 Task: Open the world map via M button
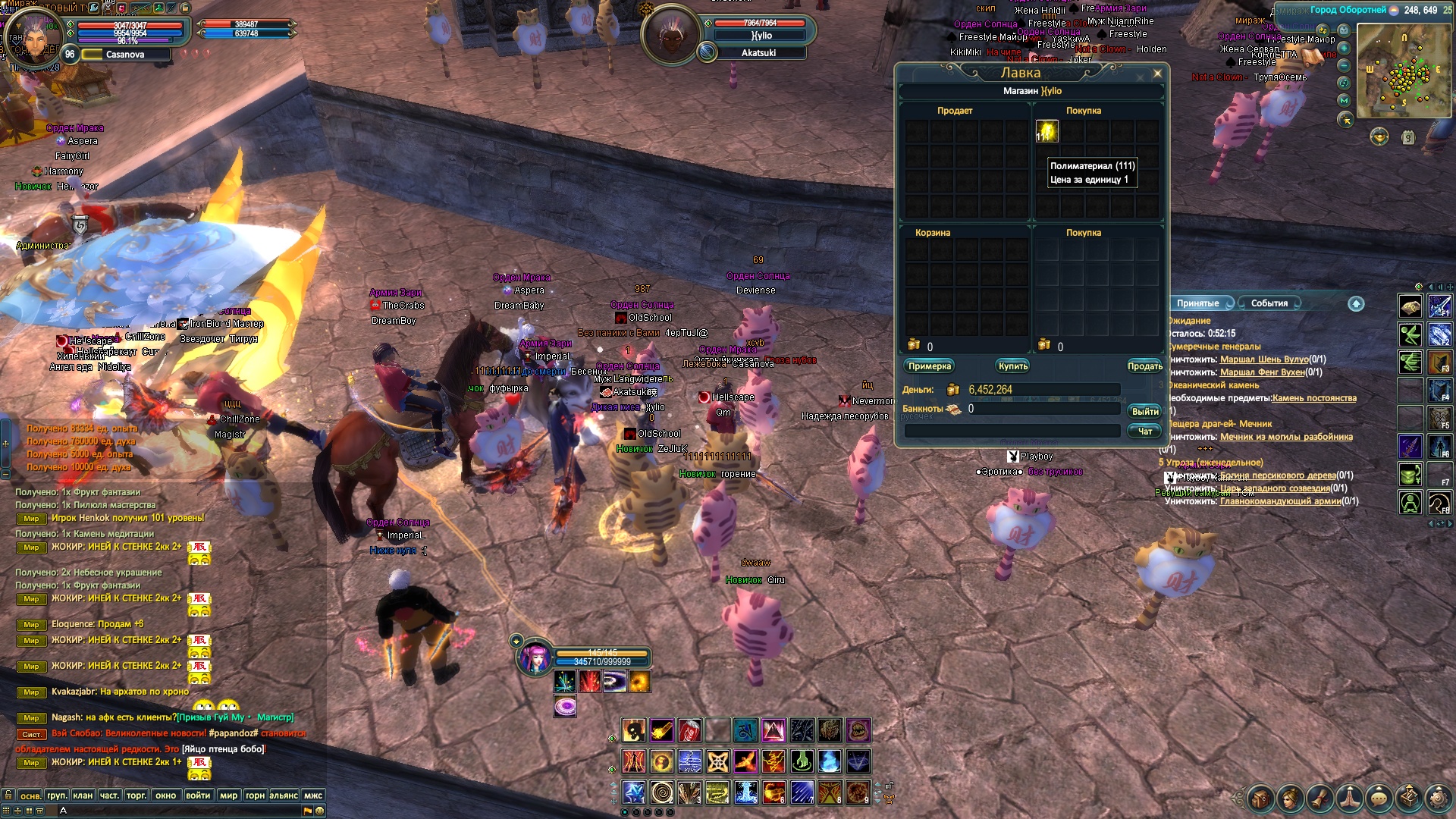[1344, 100]
